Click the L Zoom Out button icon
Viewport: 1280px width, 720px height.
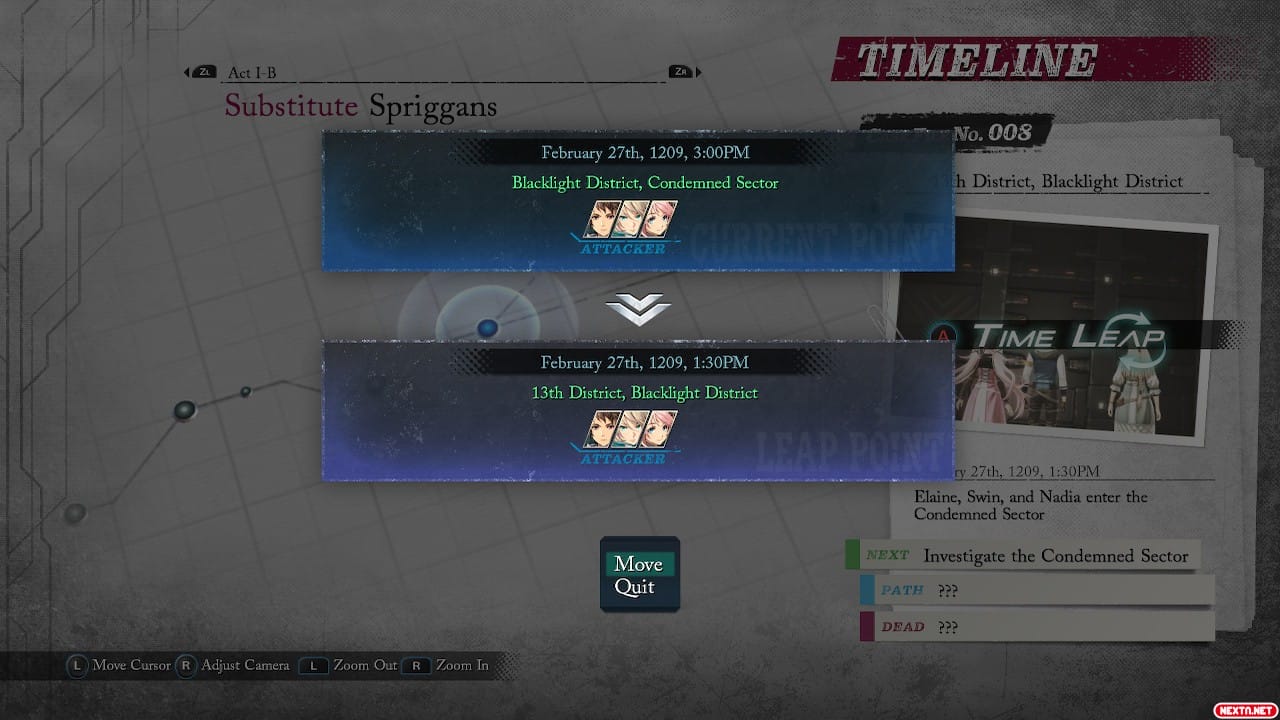coord(312,665)
